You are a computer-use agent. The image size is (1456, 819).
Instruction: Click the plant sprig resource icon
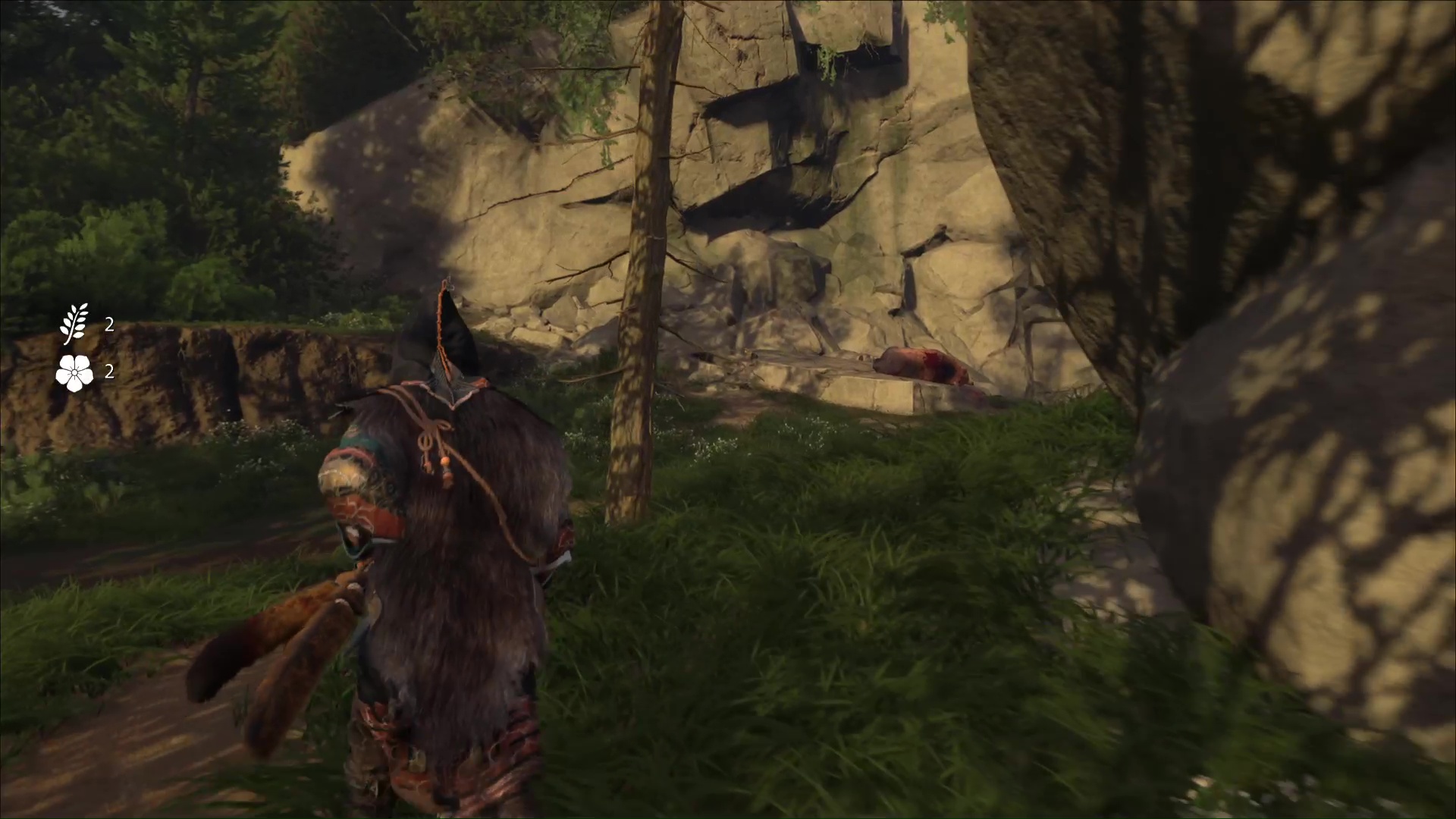coord(74,325)
